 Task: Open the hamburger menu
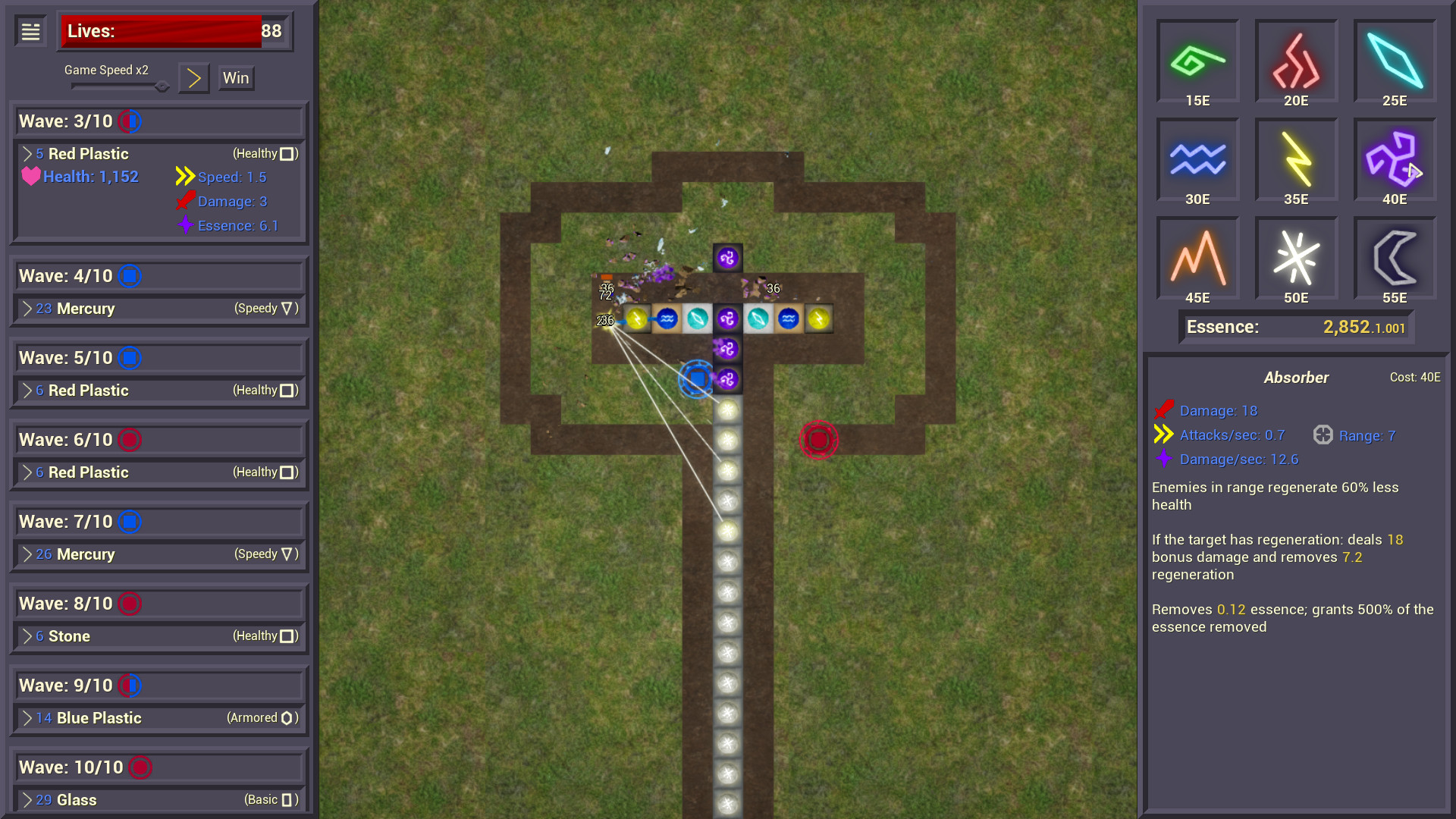[x=30, y=30]
